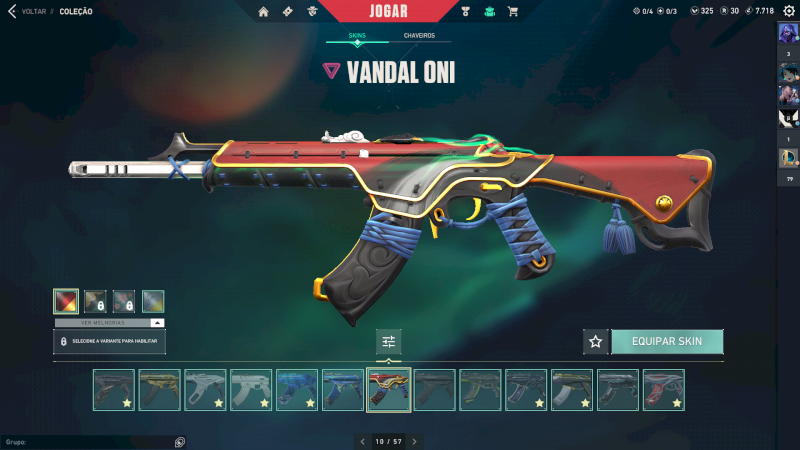Switch to the Chaveiros tab
Viewport: 800px width, 450px height.
point(419,36)
